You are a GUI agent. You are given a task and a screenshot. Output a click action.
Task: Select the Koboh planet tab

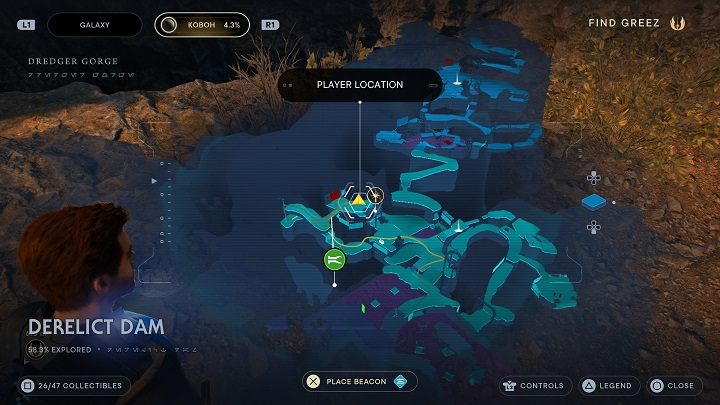(202, 24)
